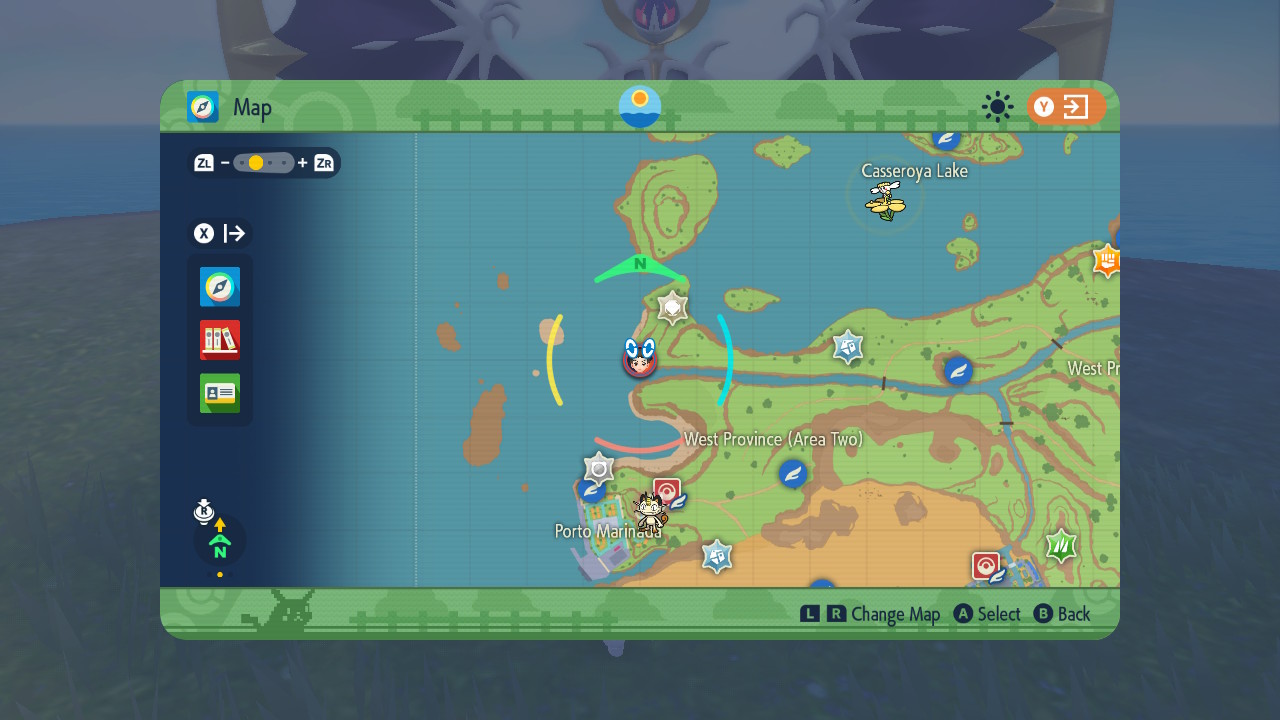1280x720 pixels.
Task: Collapse the side panel with the X arrow
Action: point(219,233)
